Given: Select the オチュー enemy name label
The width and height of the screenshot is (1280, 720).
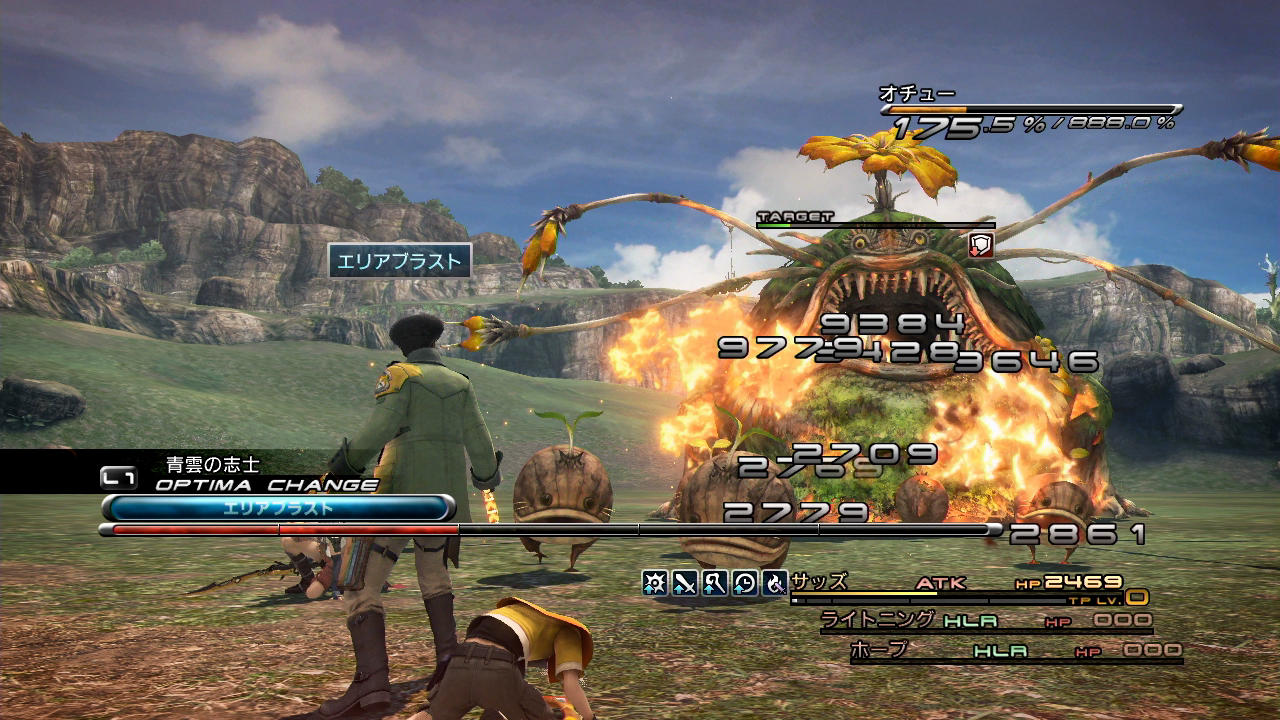Looking at the screenshot, I should (903, 93).
